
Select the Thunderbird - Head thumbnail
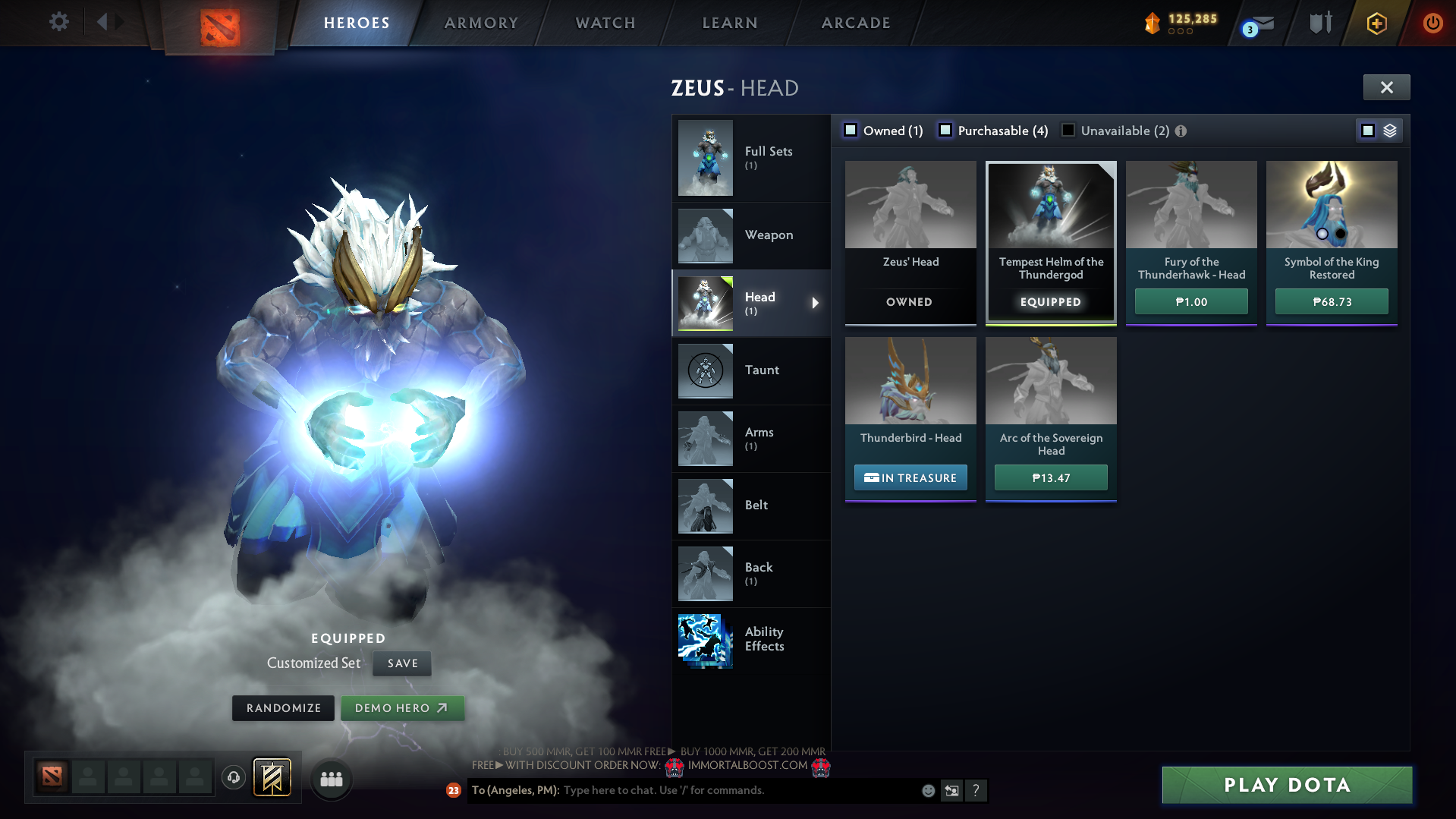(x=910, y=381)
